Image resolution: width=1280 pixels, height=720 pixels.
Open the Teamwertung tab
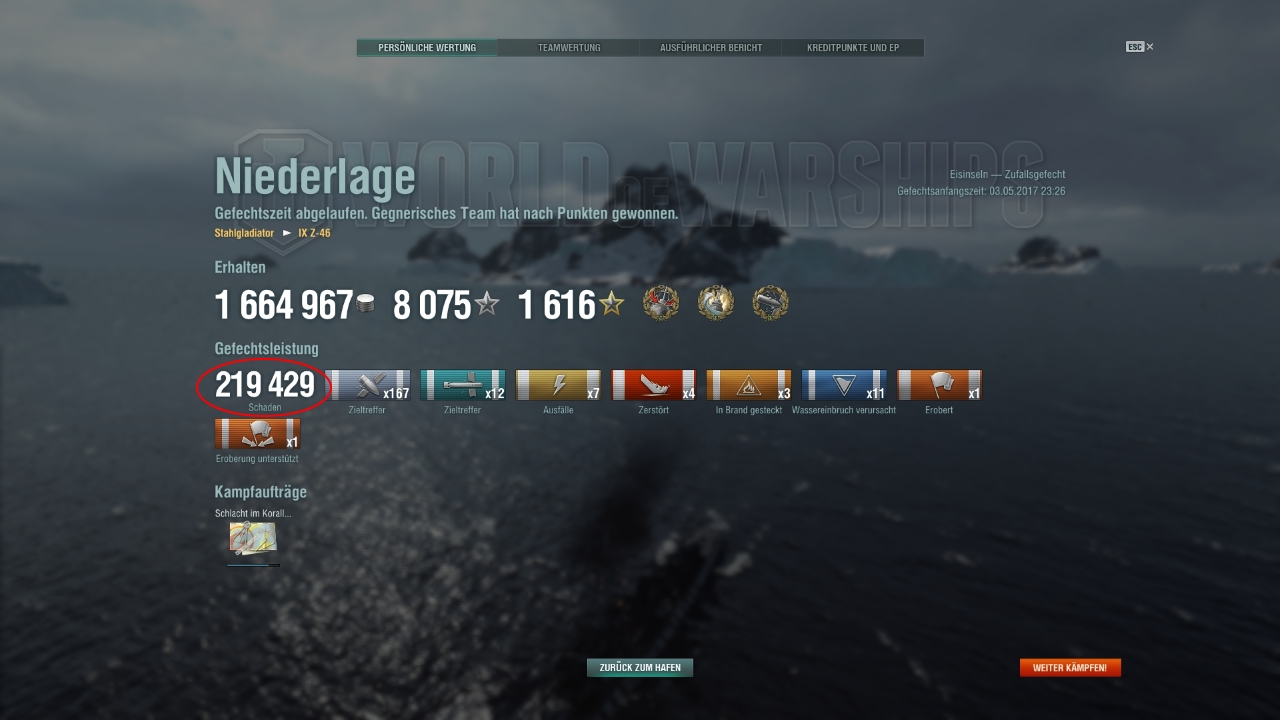(569, 48)
